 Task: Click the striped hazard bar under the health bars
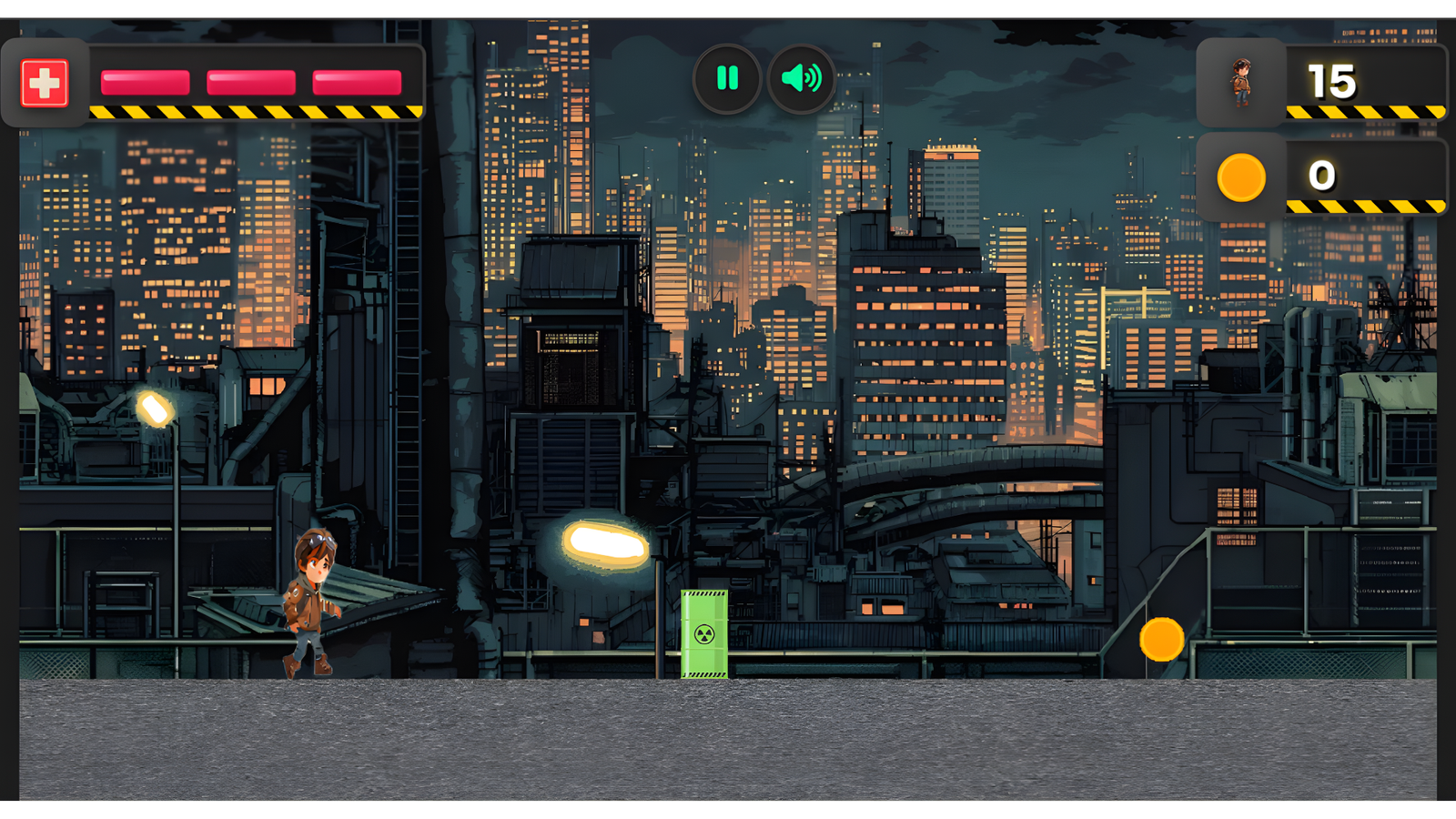click(x=255, y=111)
